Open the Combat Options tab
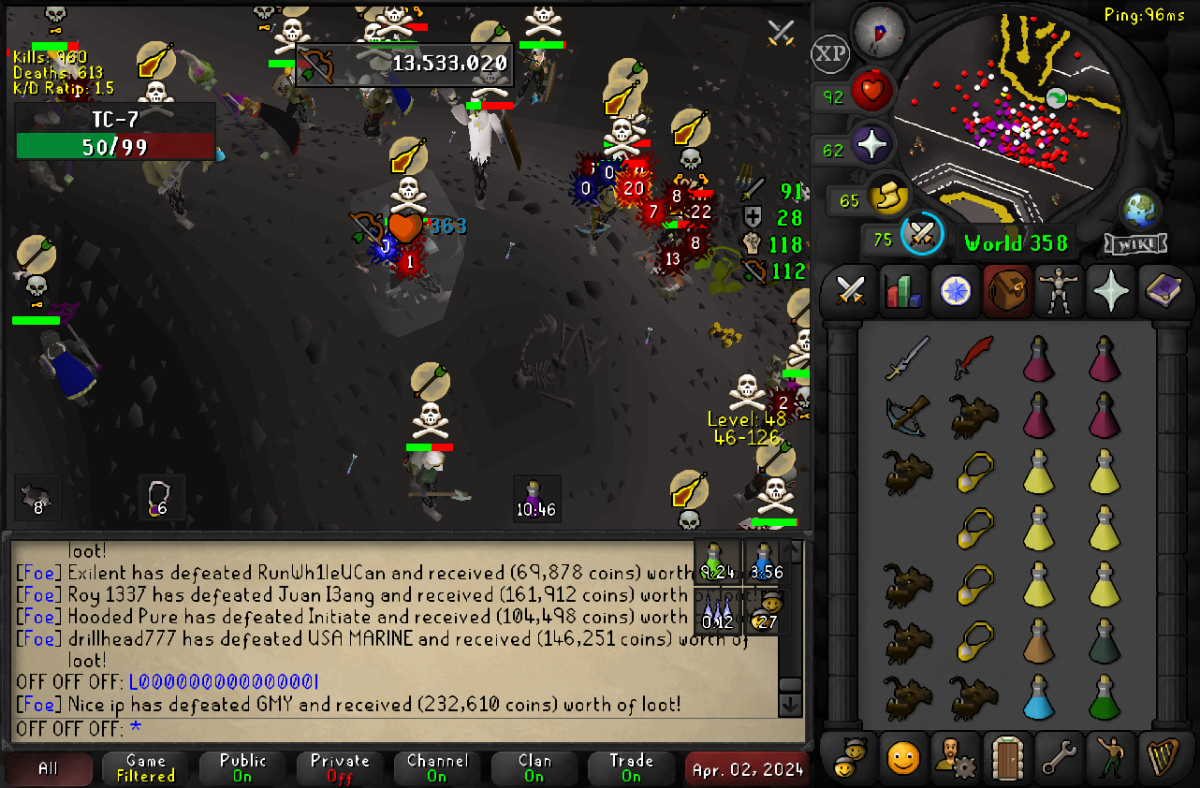 pyautogui.click(x=850, y=291)
